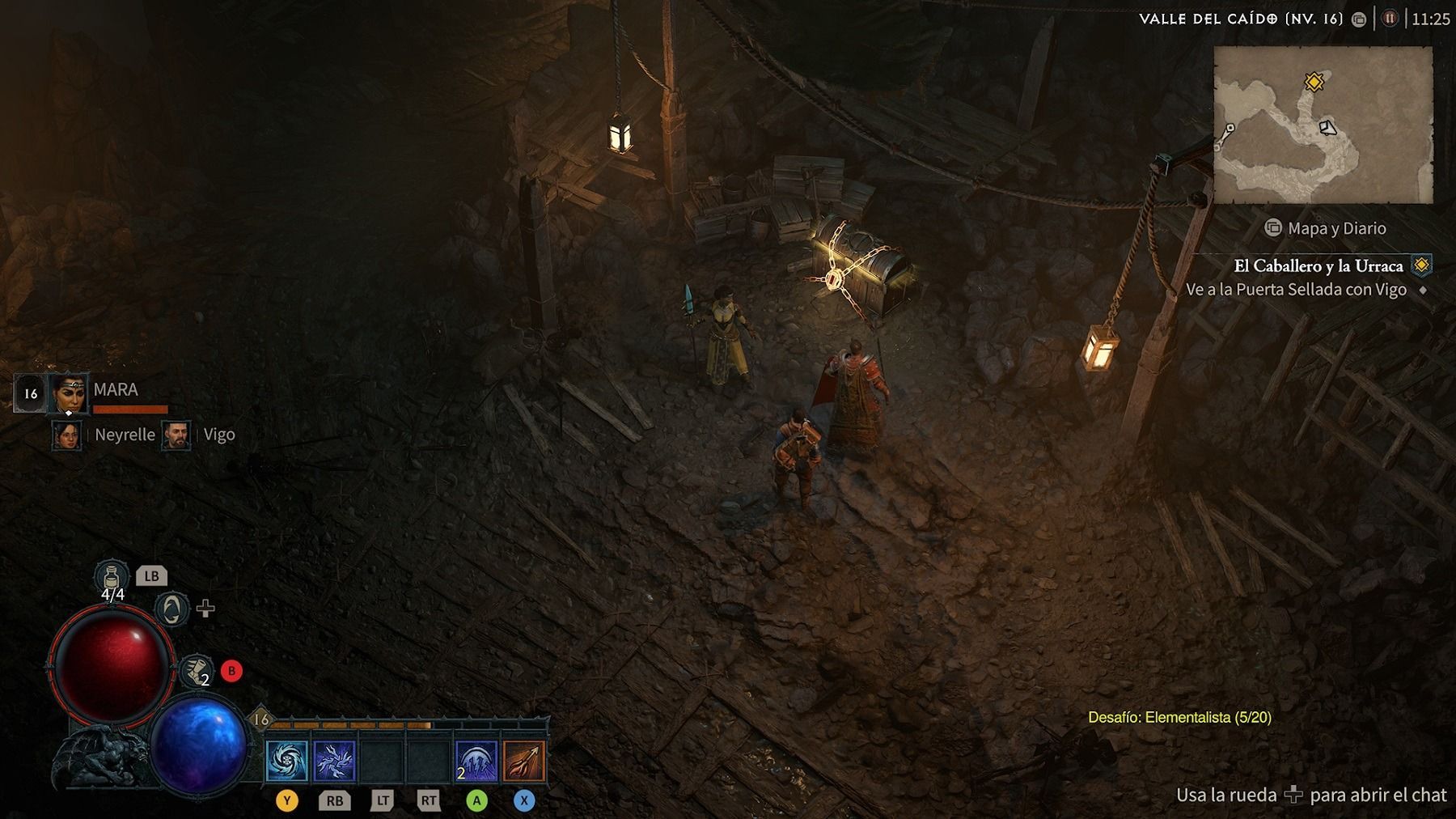Use the blue lightning skill with 2 charges

click(476, 761)
